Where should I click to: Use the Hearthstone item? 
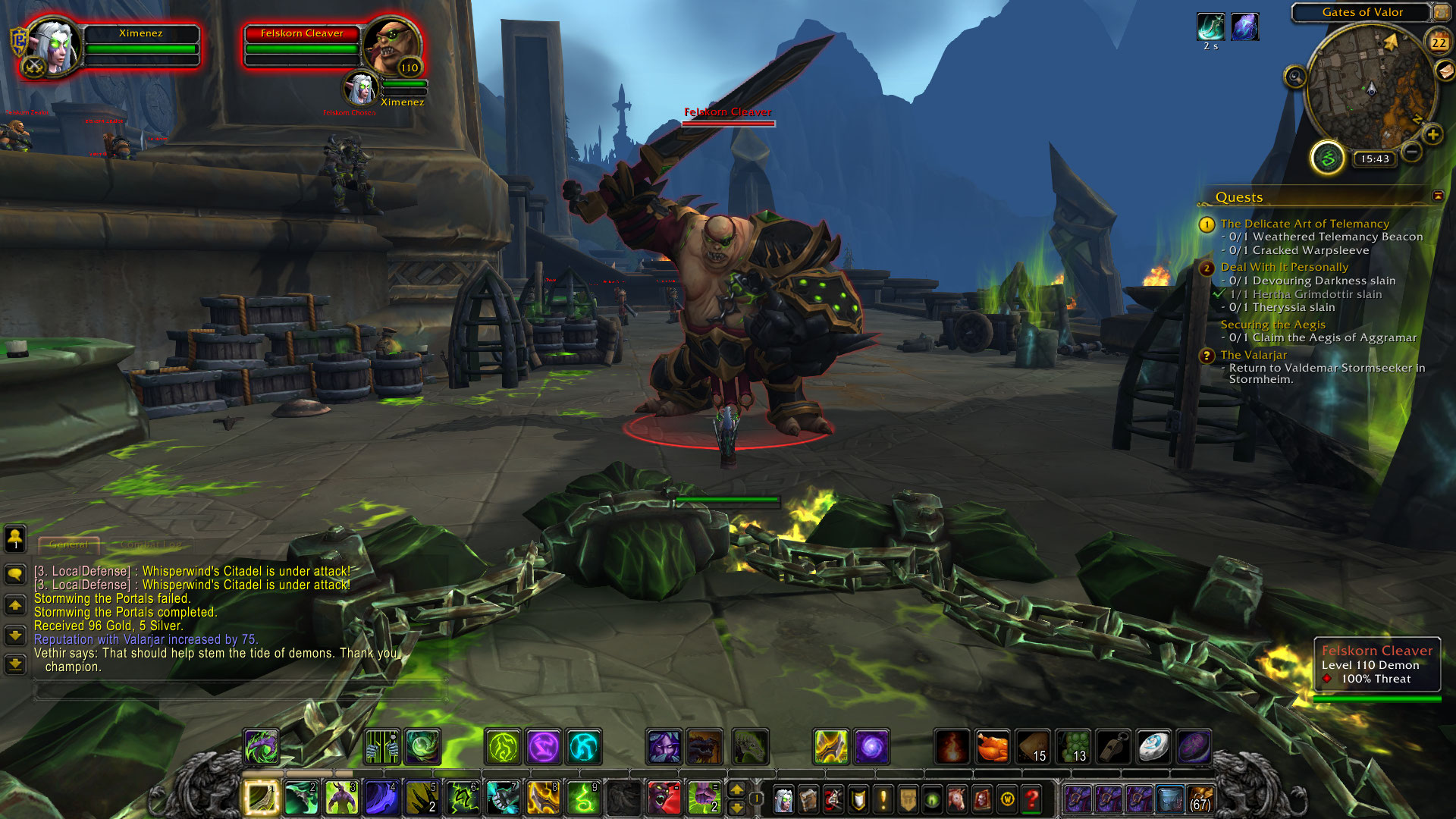click(x=1153, y=747)
